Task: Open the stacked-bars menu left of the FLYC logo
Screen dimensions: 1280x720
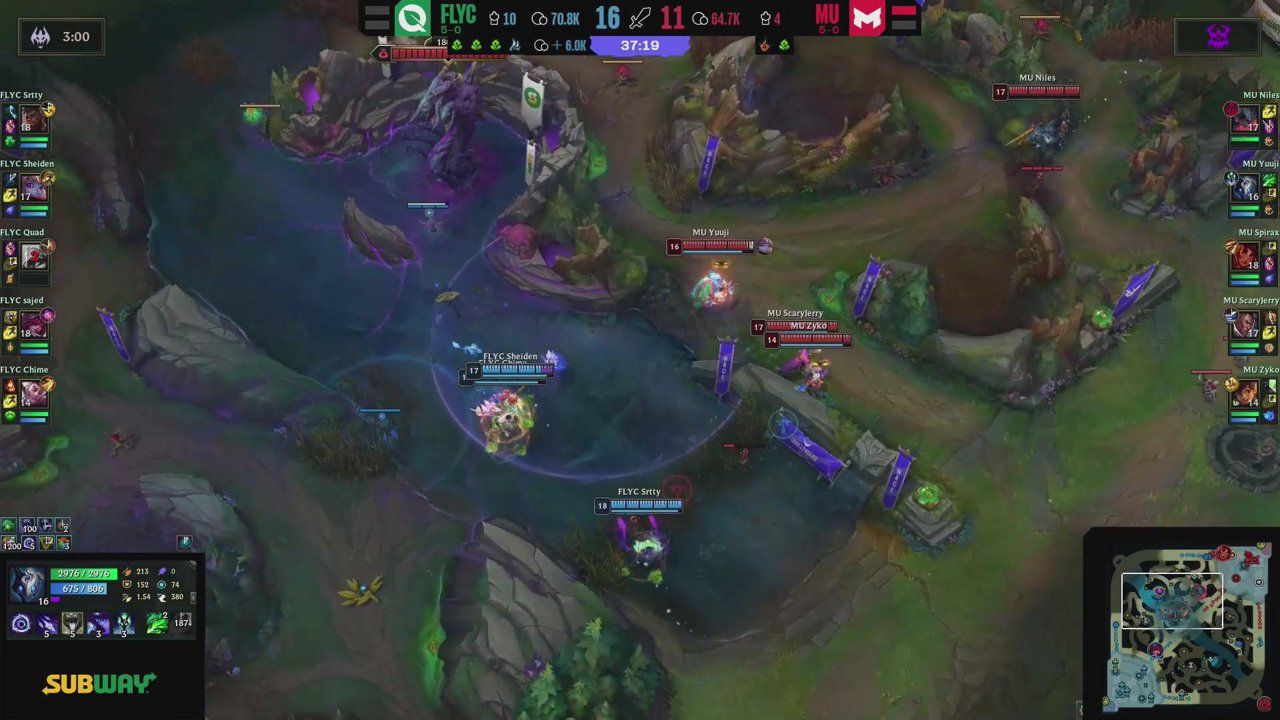Action: [379, 16]
